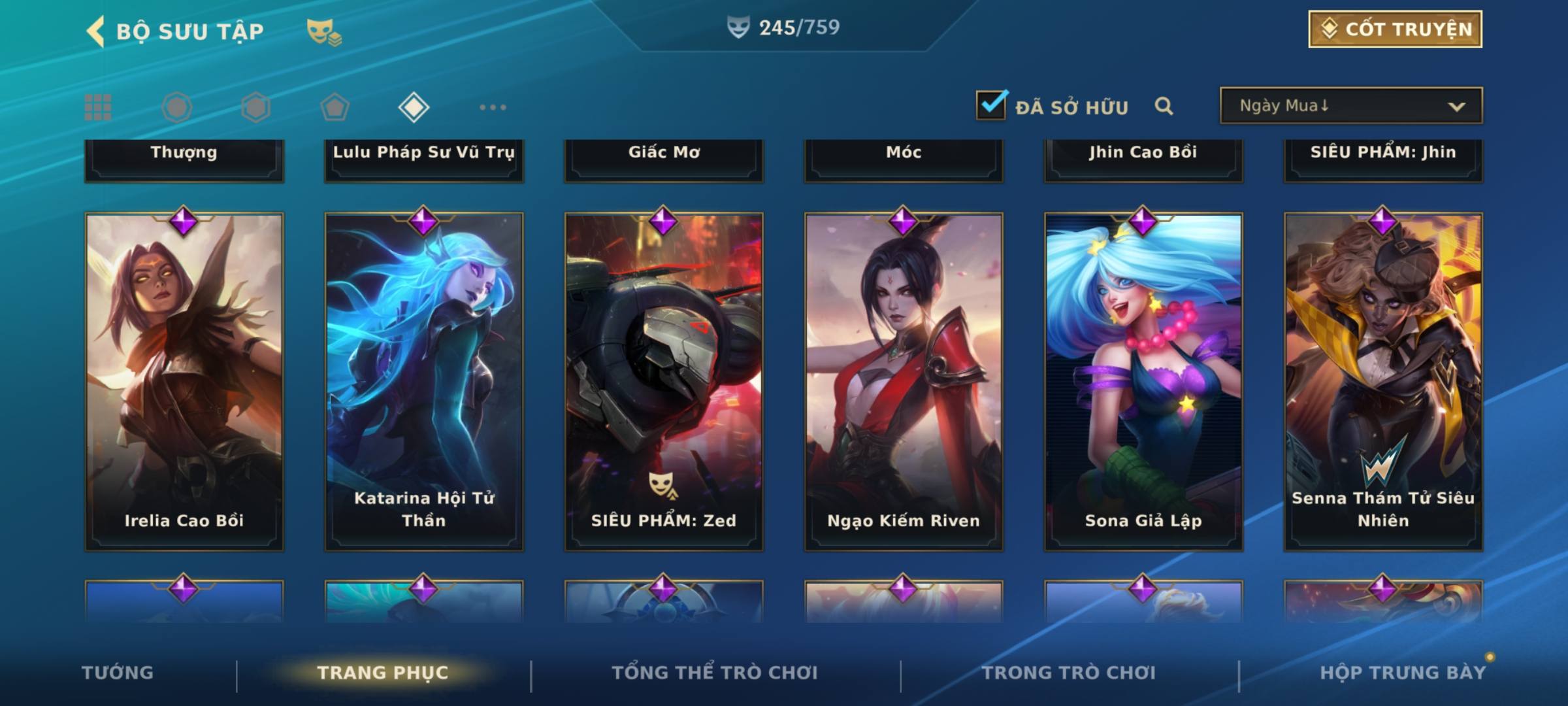Select the Irelia Cao Bồi skin card
Screen dimensions: 1568x706
click(x=184, y=382)
